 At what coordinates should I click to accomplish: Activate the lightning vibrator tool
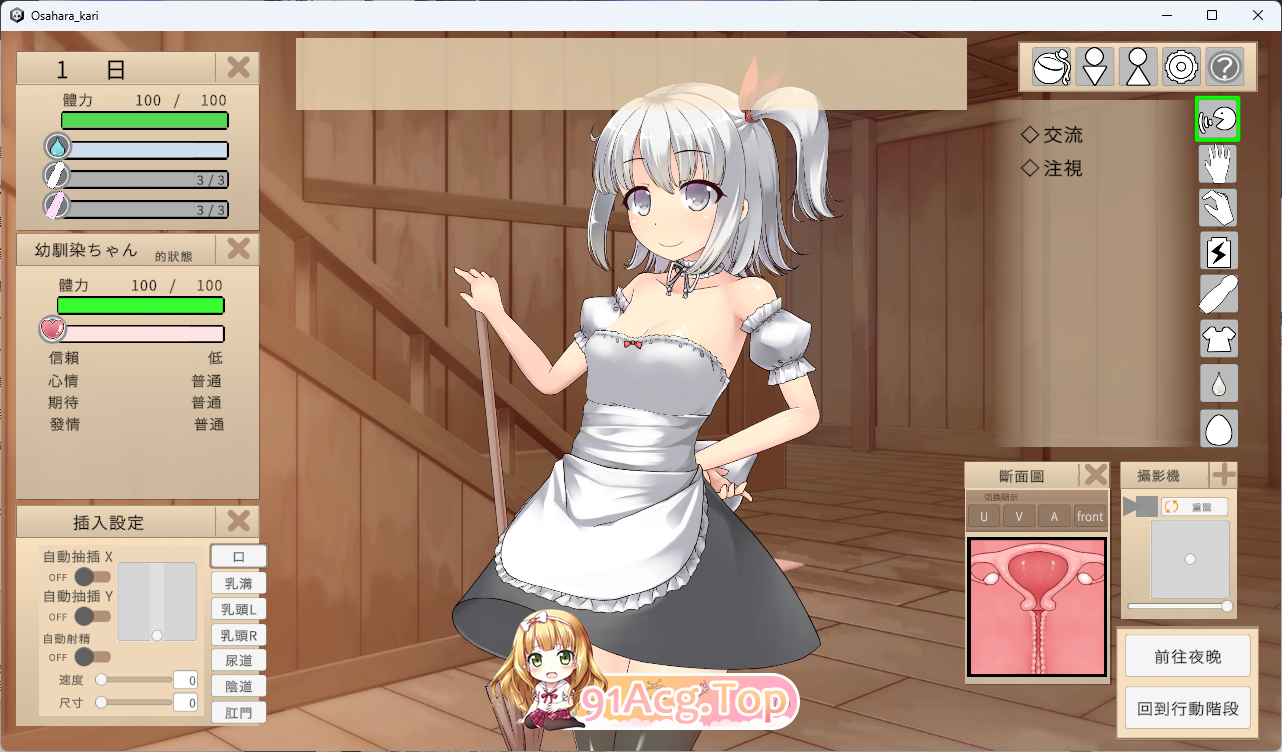coord(1218,251)
